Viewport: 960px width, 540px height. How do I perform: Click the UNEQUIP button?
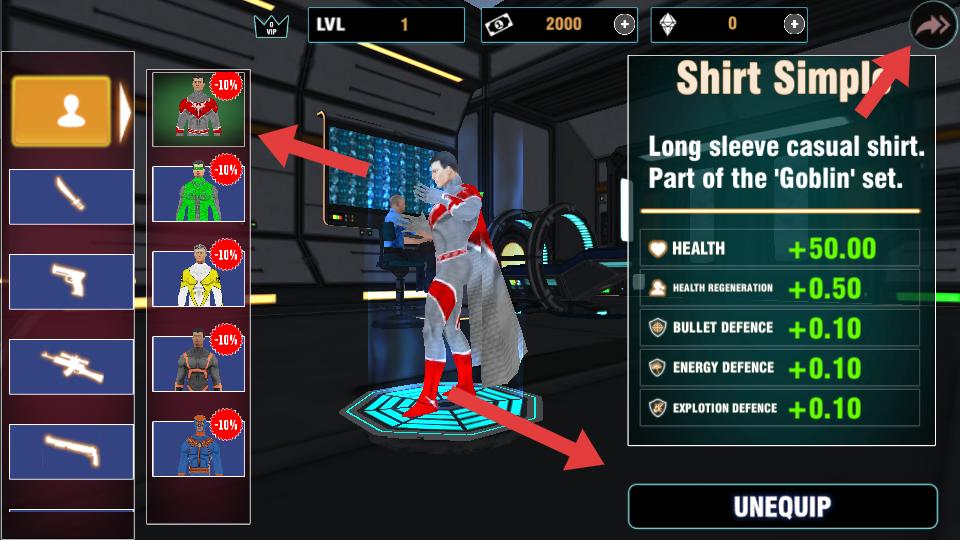click(782, 506)
